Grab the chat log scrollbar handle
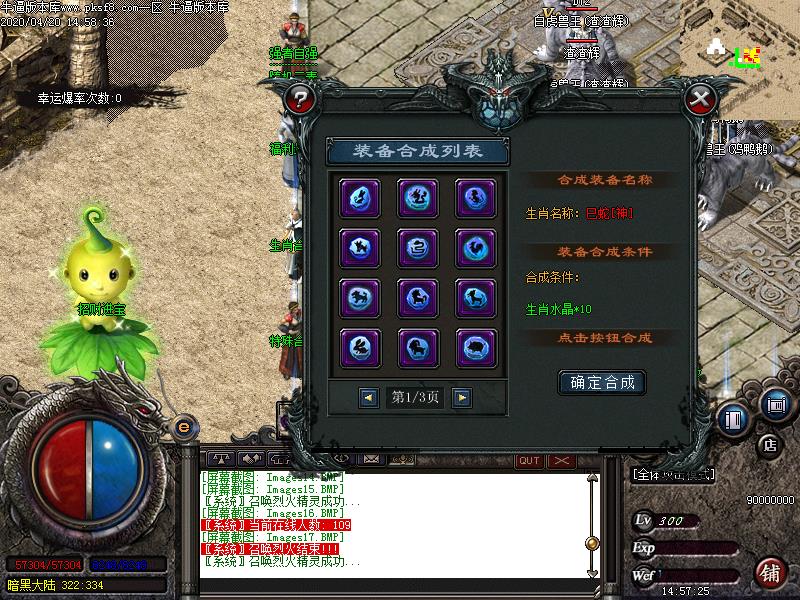 (592, 543)
